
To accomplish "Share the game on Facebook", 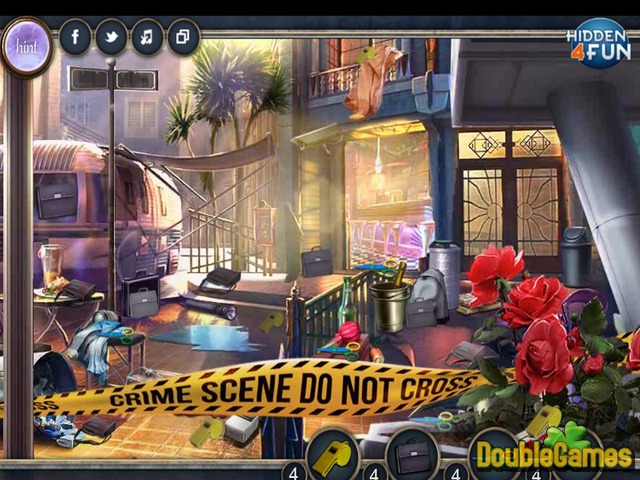I will [75, 38].
